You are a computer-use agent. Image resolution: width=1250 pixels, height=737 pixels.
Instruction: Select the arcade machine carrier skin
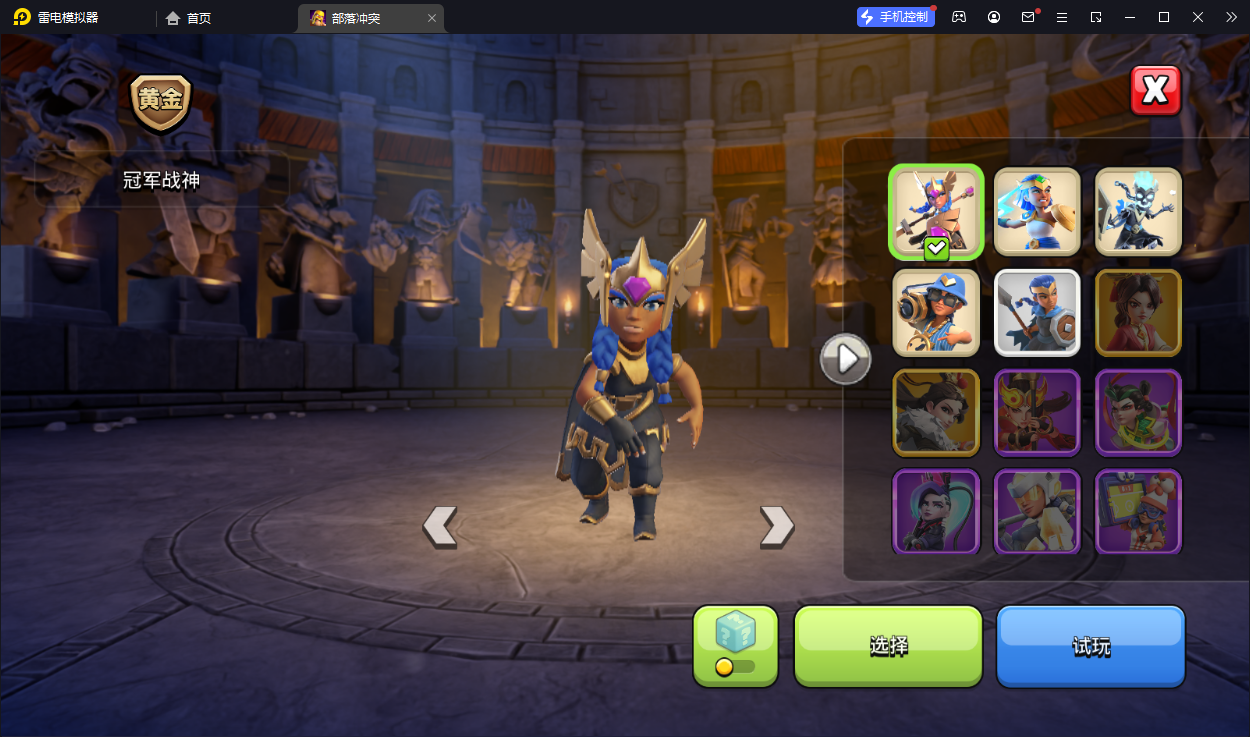point(1138,510)
